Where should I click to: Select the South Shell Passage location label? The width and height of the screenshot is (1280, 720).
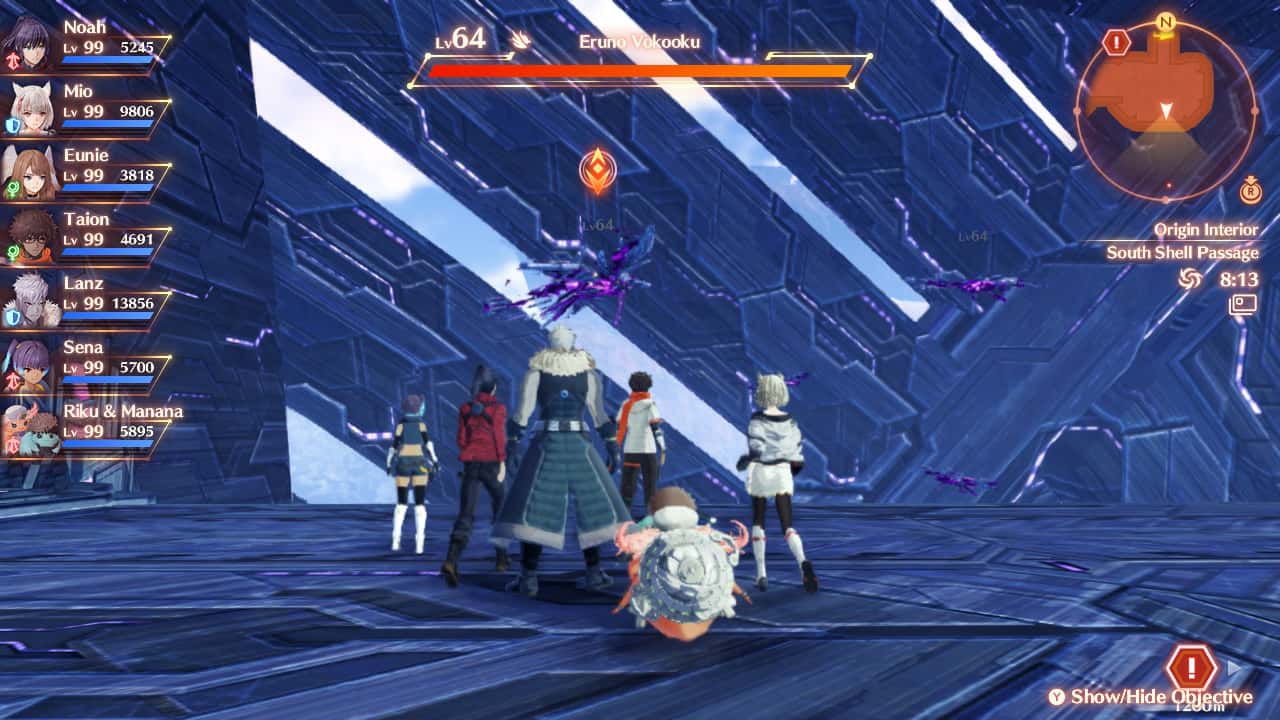[x=1184, y=253]
